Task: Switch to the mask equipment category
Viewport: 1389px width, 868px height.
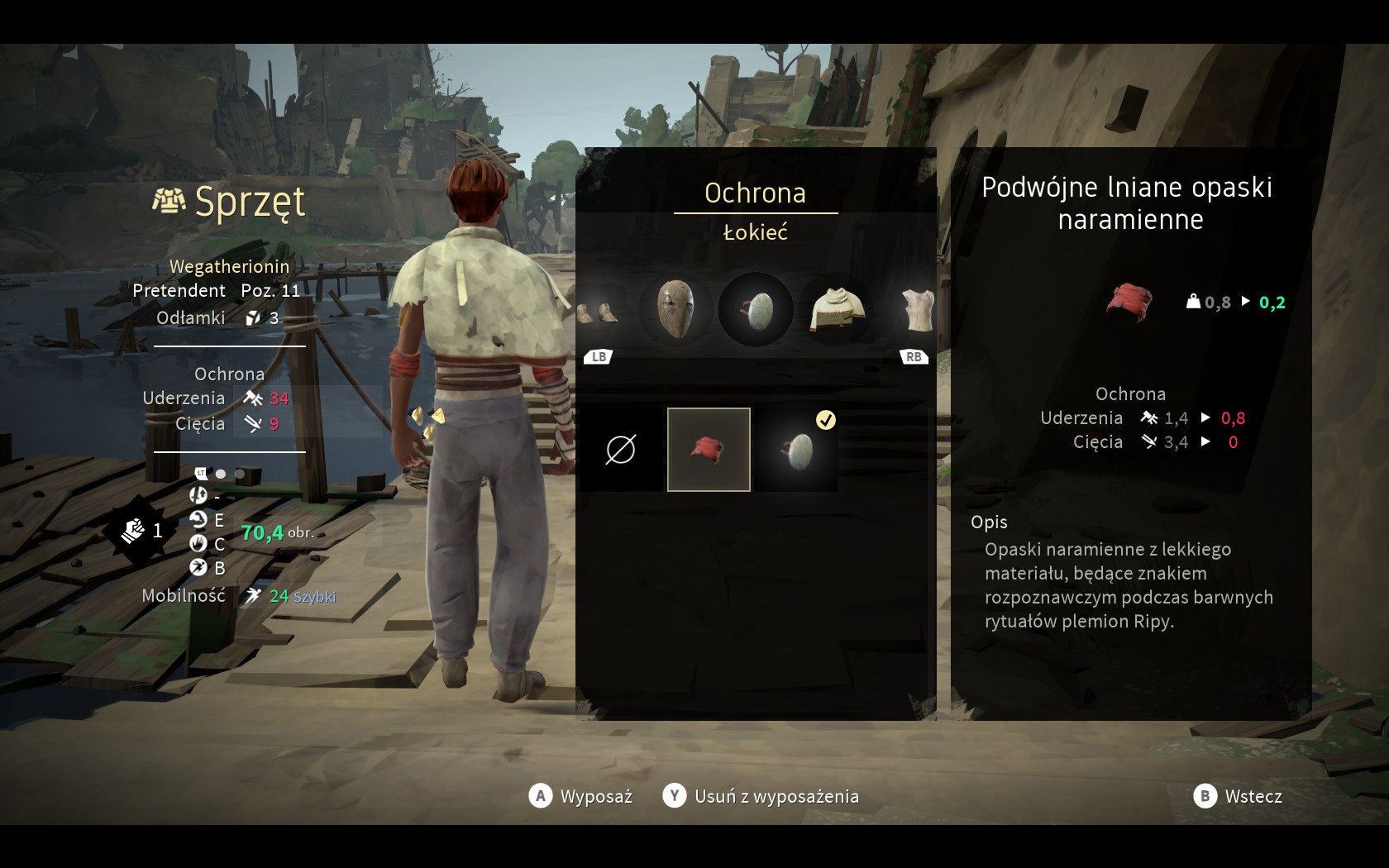Action: pos(675,309)
